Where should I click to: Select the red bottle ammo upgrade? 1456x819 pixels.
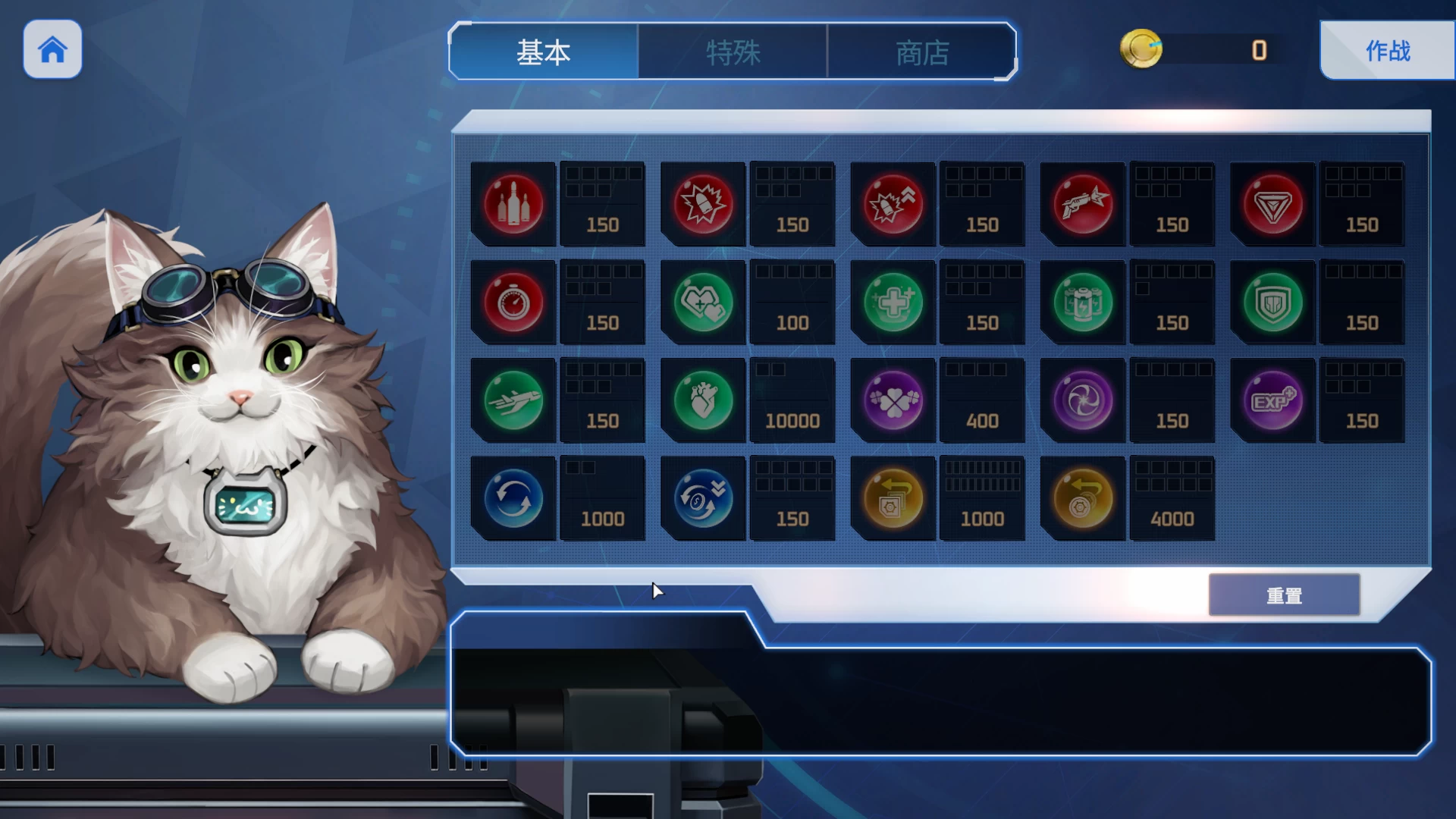click(513, 203)
